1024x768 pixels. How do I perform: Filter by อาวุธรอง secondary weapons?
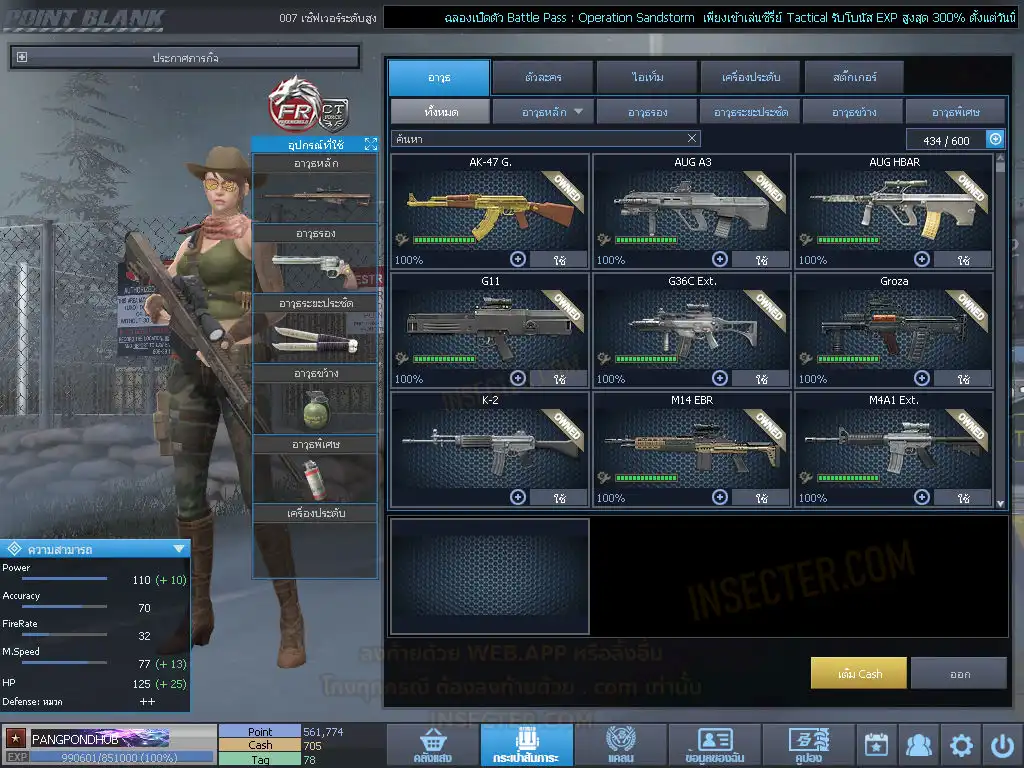pyautogui.click(x=647, y=111)
